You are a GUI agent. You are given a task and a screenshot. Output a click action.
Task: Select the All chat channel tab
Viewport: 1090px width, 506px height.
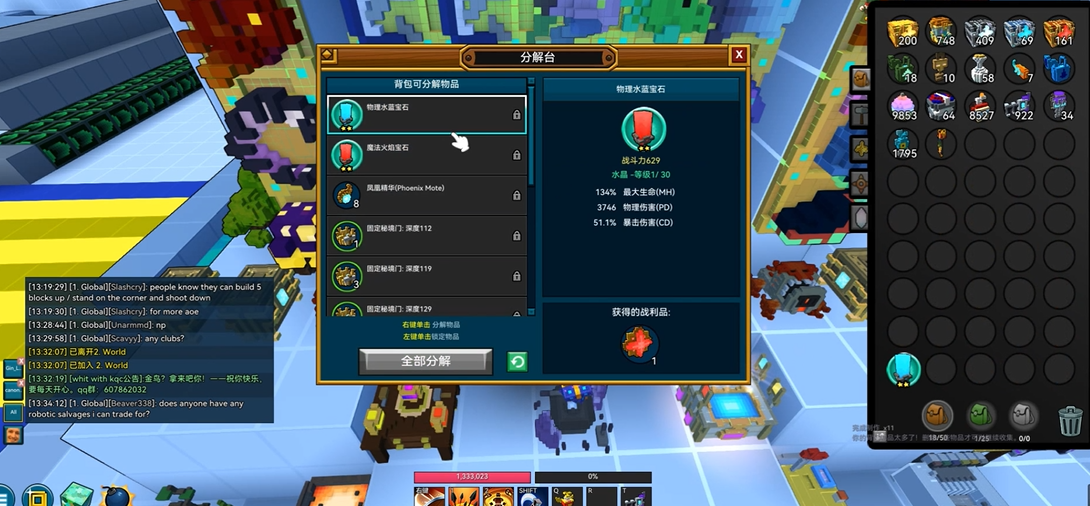[13, 412]
